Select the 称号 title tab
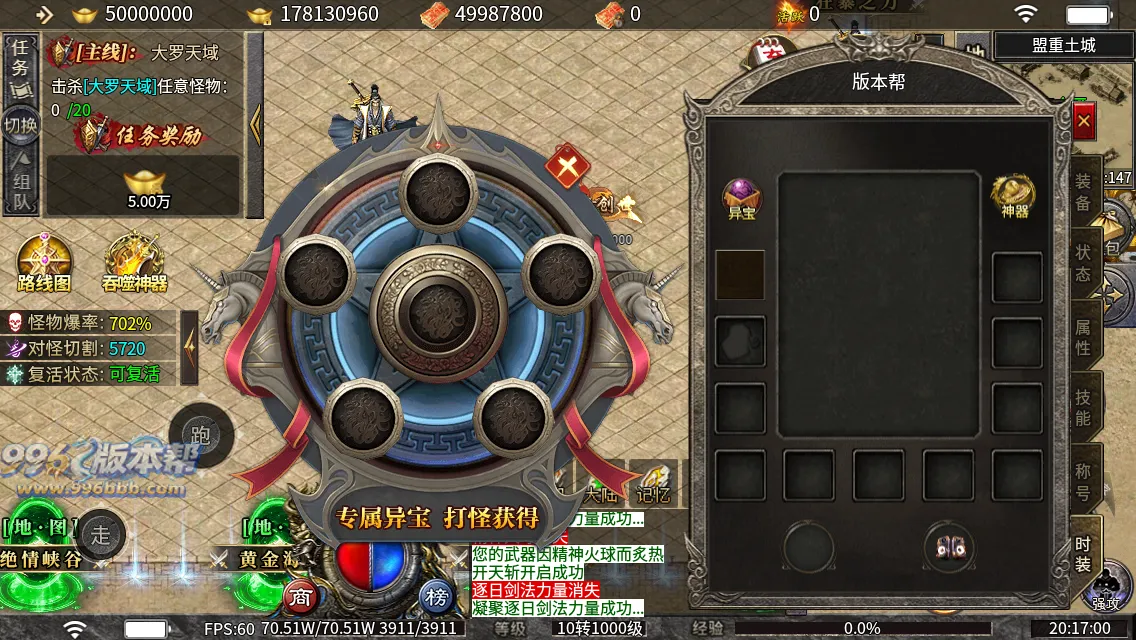 (x=1083, y=480)
